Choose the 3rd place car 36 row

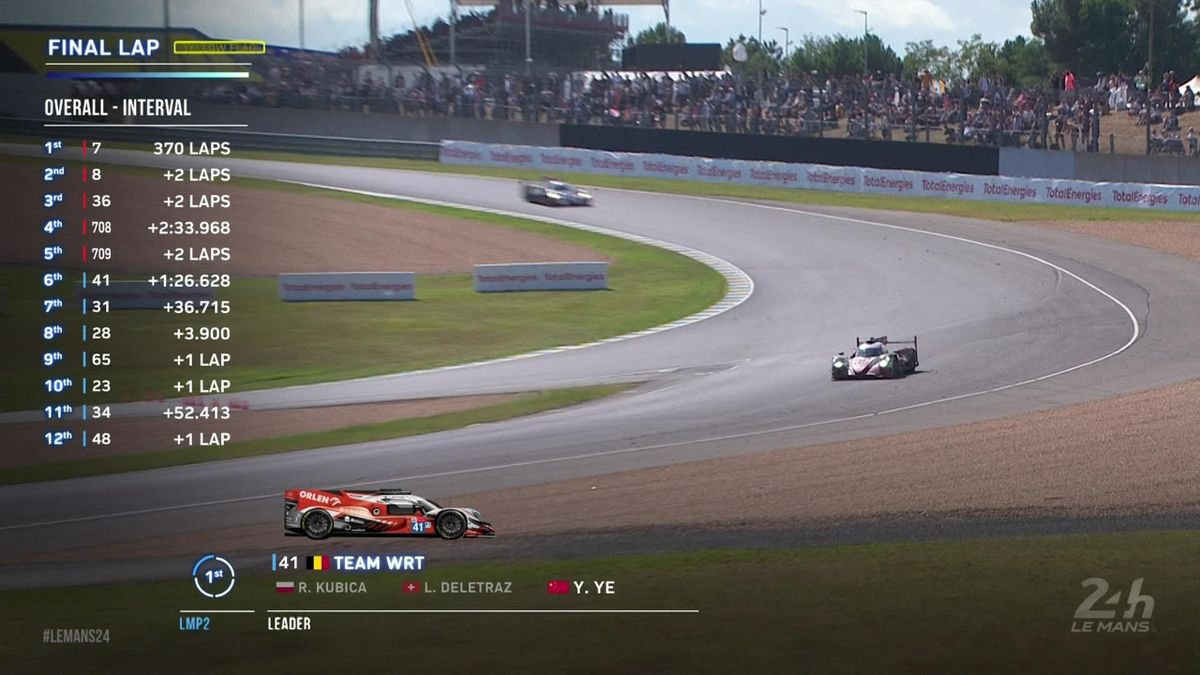(137, 201)
